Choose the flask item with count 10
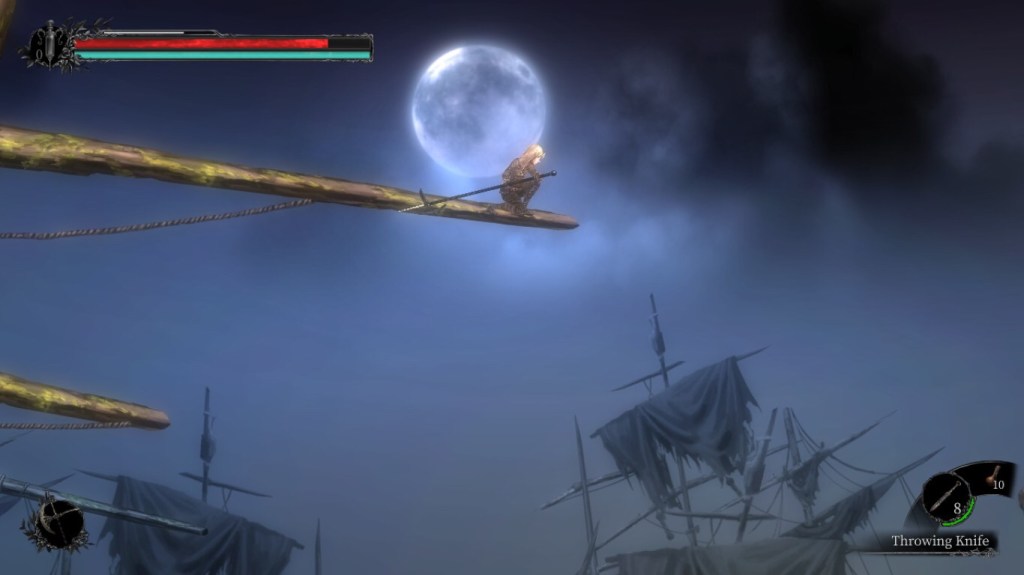 (995, 480)
